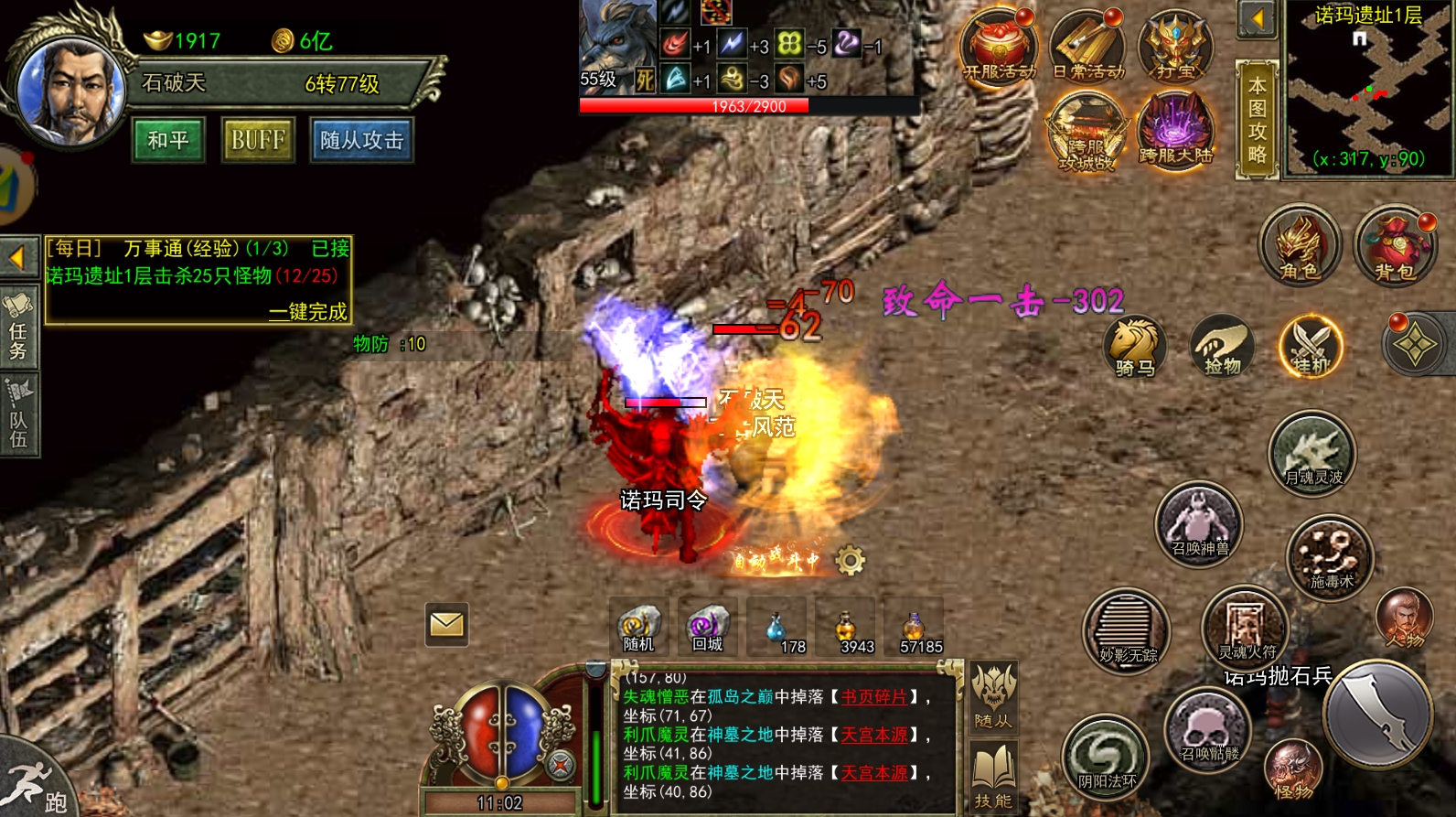1456x817 pixels.
Task: Open the mail envelope icon
Action: 446,625
